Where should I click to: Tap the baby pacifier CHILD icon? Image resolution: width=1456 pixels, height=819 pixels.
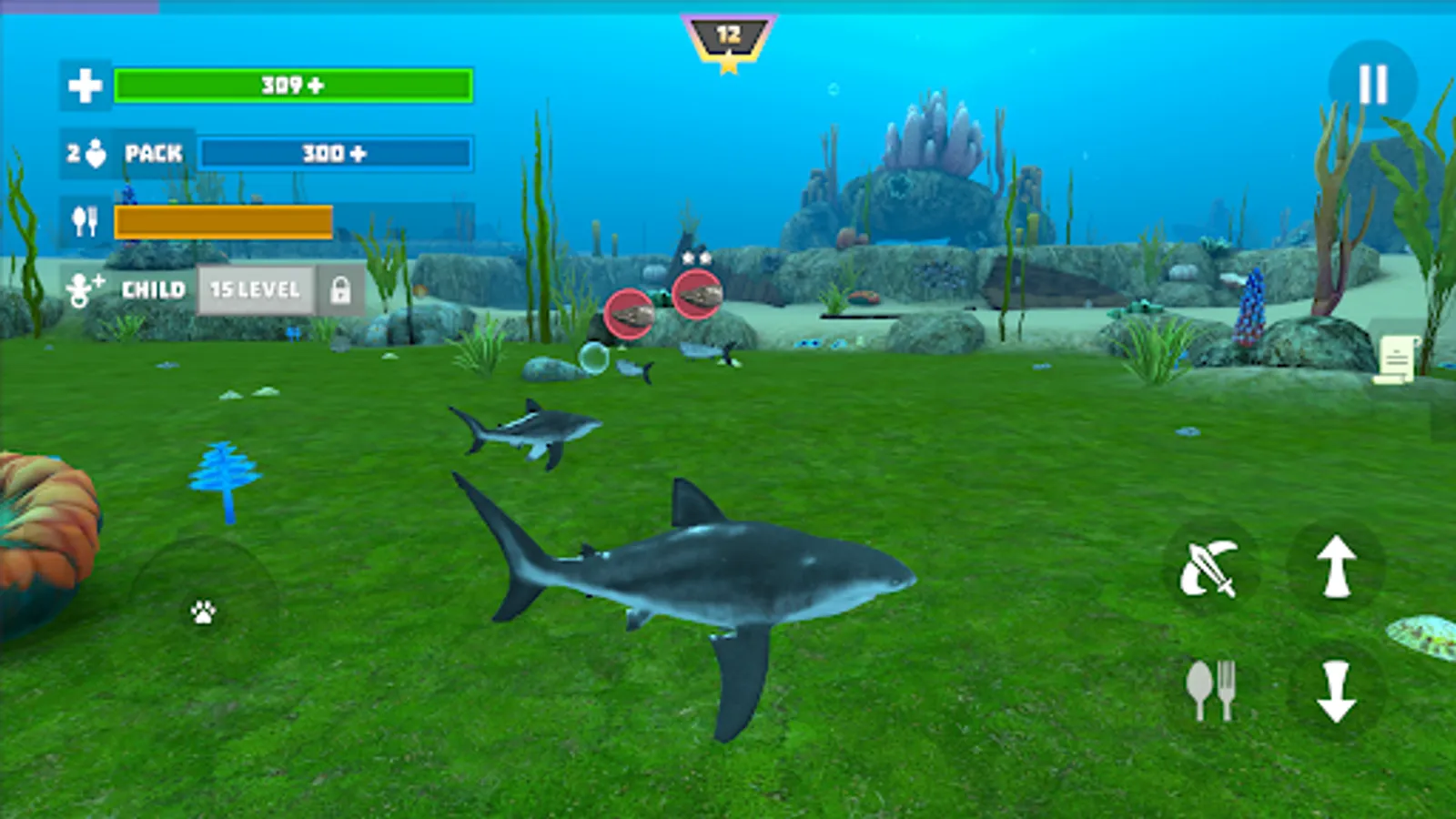(x=85, y=289)
